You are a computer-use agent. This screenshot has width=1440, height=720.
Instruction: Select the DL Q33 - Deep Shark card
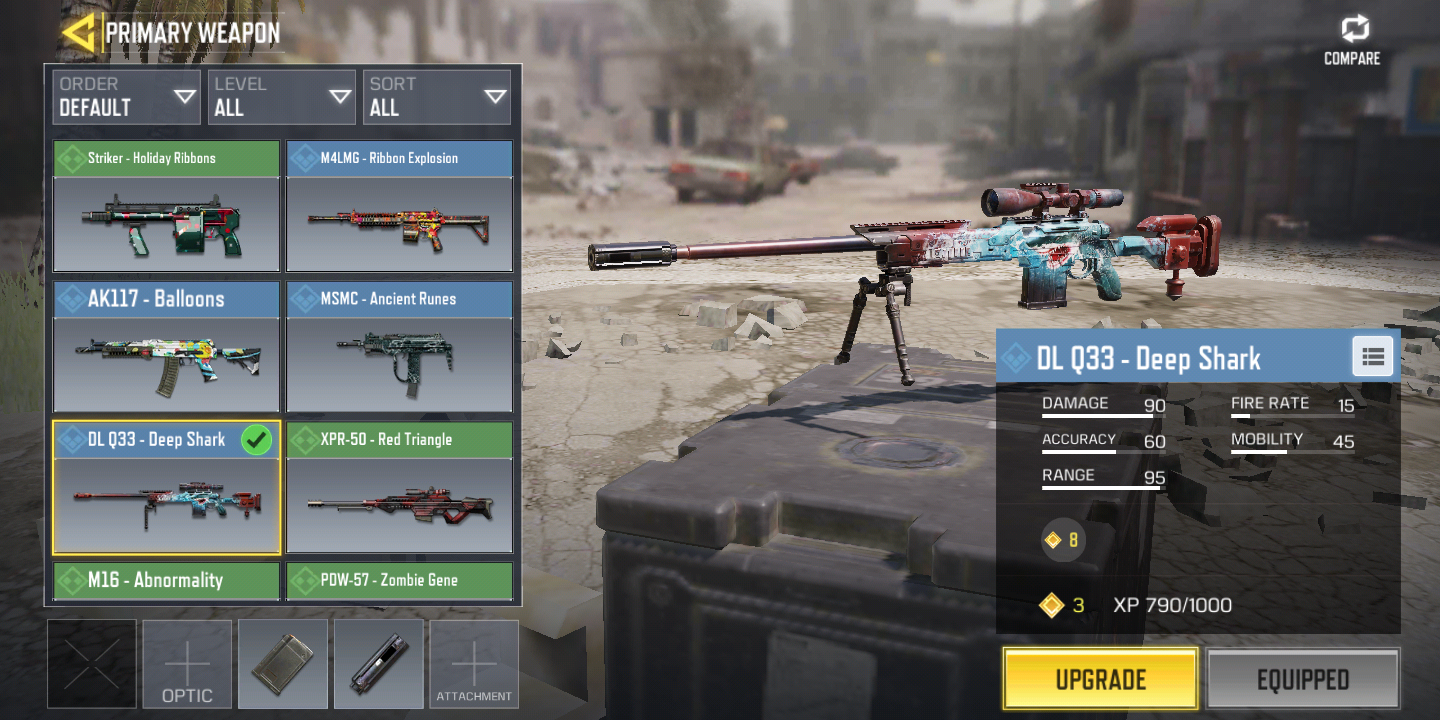166,488
